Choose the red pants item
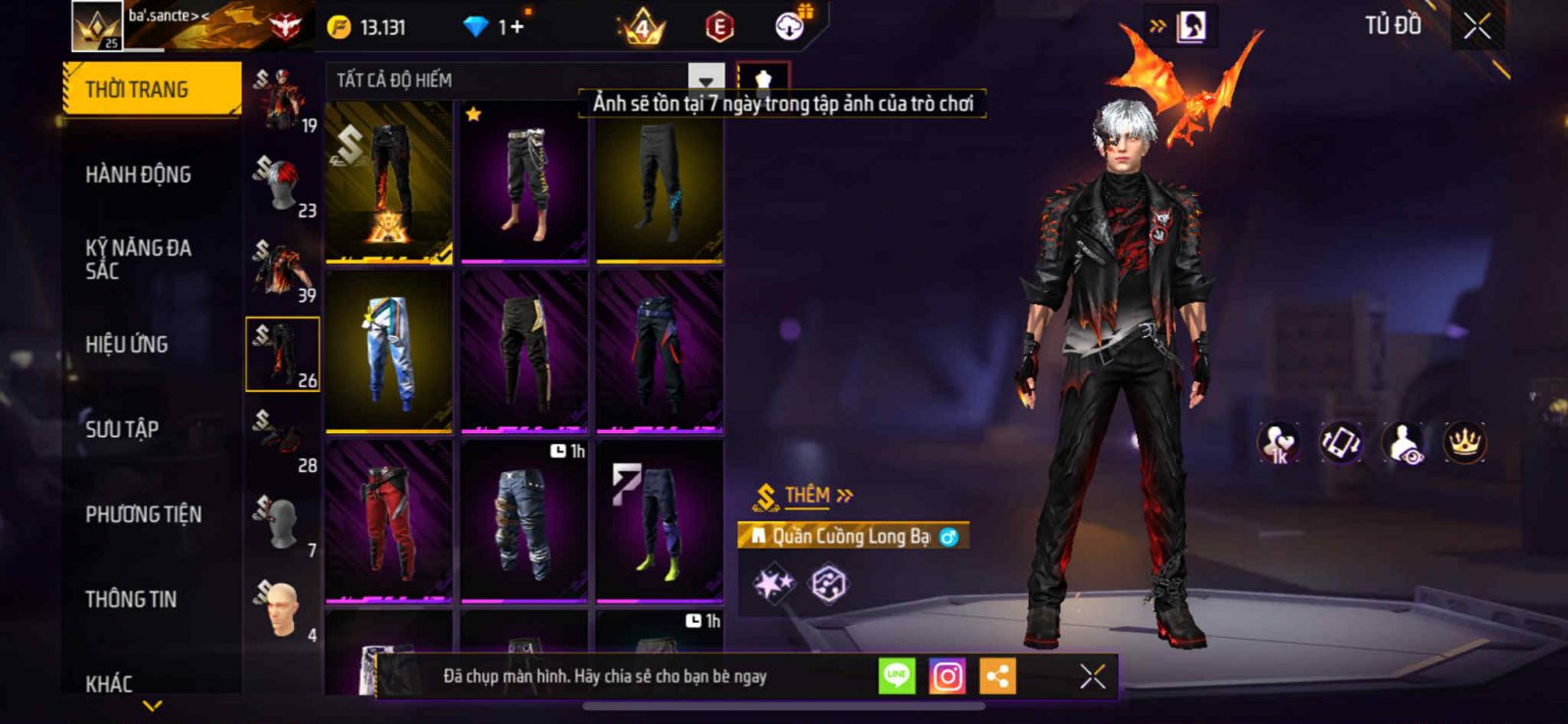This screenshot has width=1568, height=724. click(389, 519)
